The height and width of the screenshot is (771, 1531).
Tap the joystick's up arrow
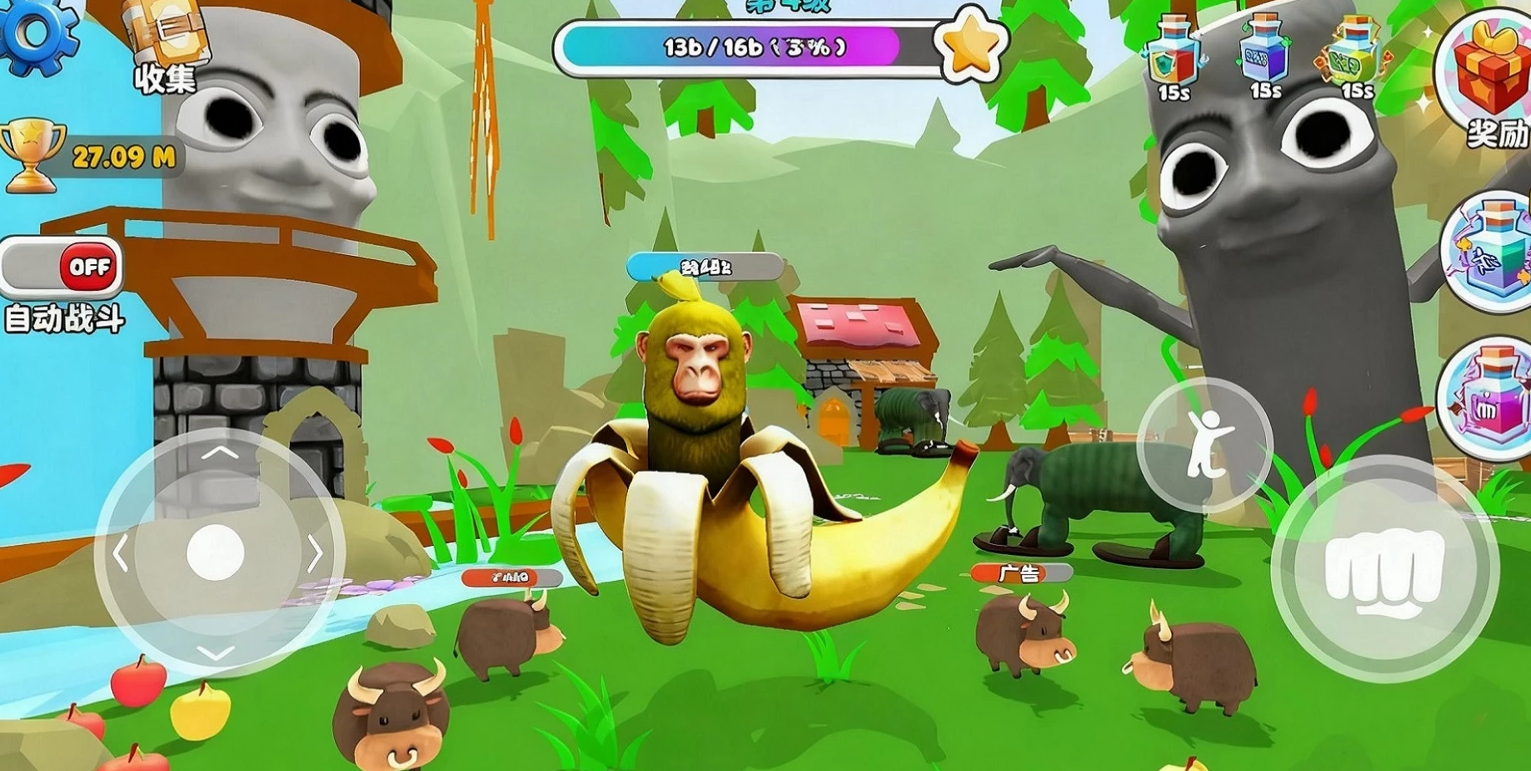pos(219,453)
